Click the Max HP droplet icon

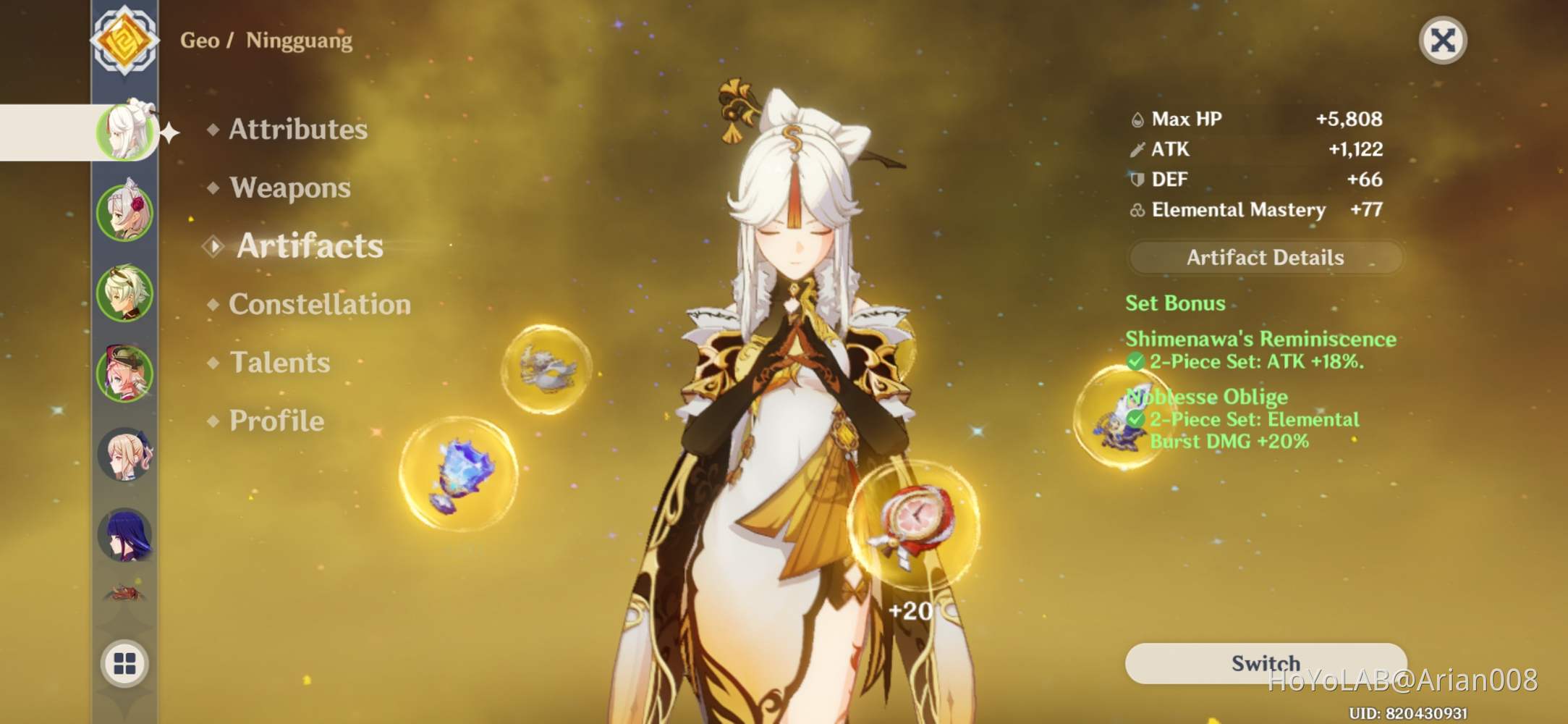[x=1137, y=118]
